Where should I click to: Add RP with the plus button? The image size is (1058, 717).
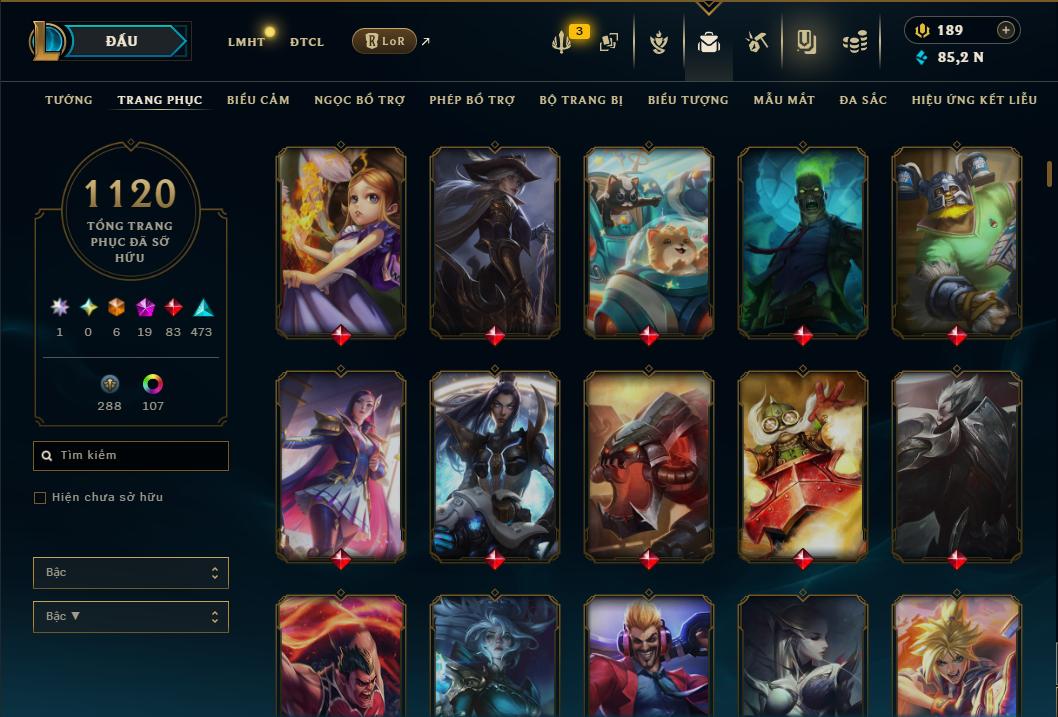[x=1006, y=30]
